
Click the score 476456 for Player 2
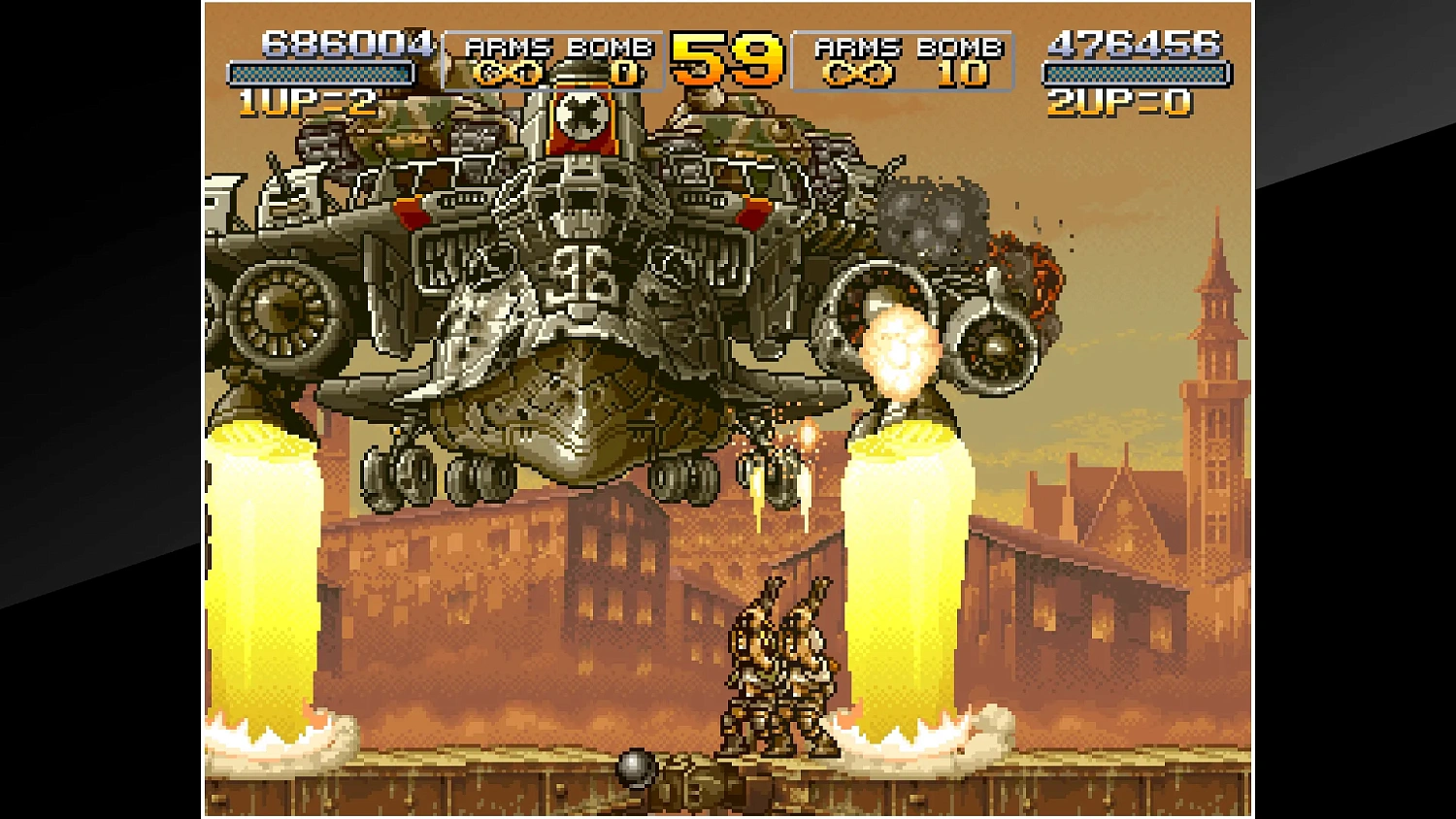[1135, 43]
